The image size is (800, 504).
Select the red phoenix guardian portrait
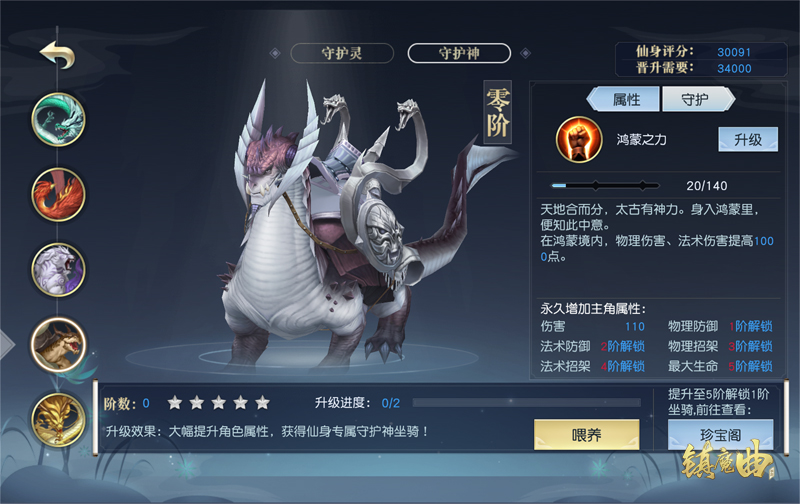coord(58,193)
